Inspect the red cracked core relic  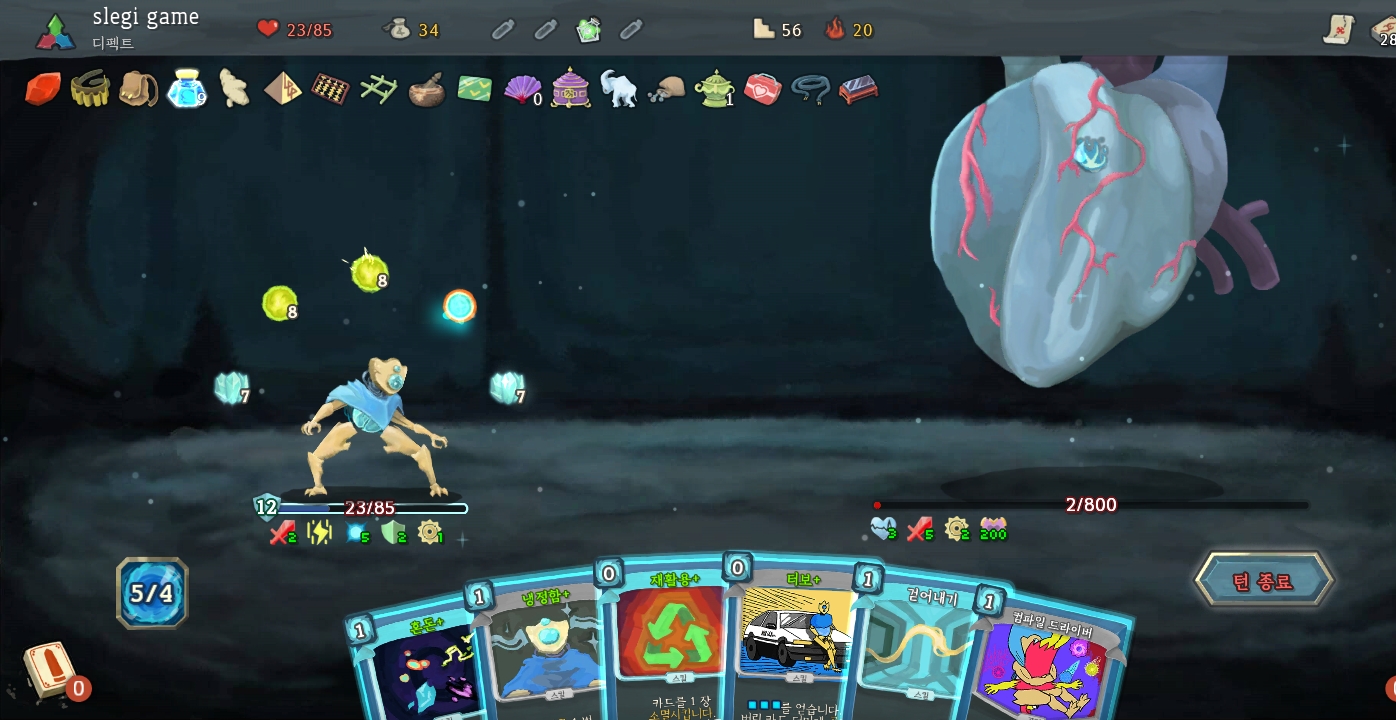43,89
